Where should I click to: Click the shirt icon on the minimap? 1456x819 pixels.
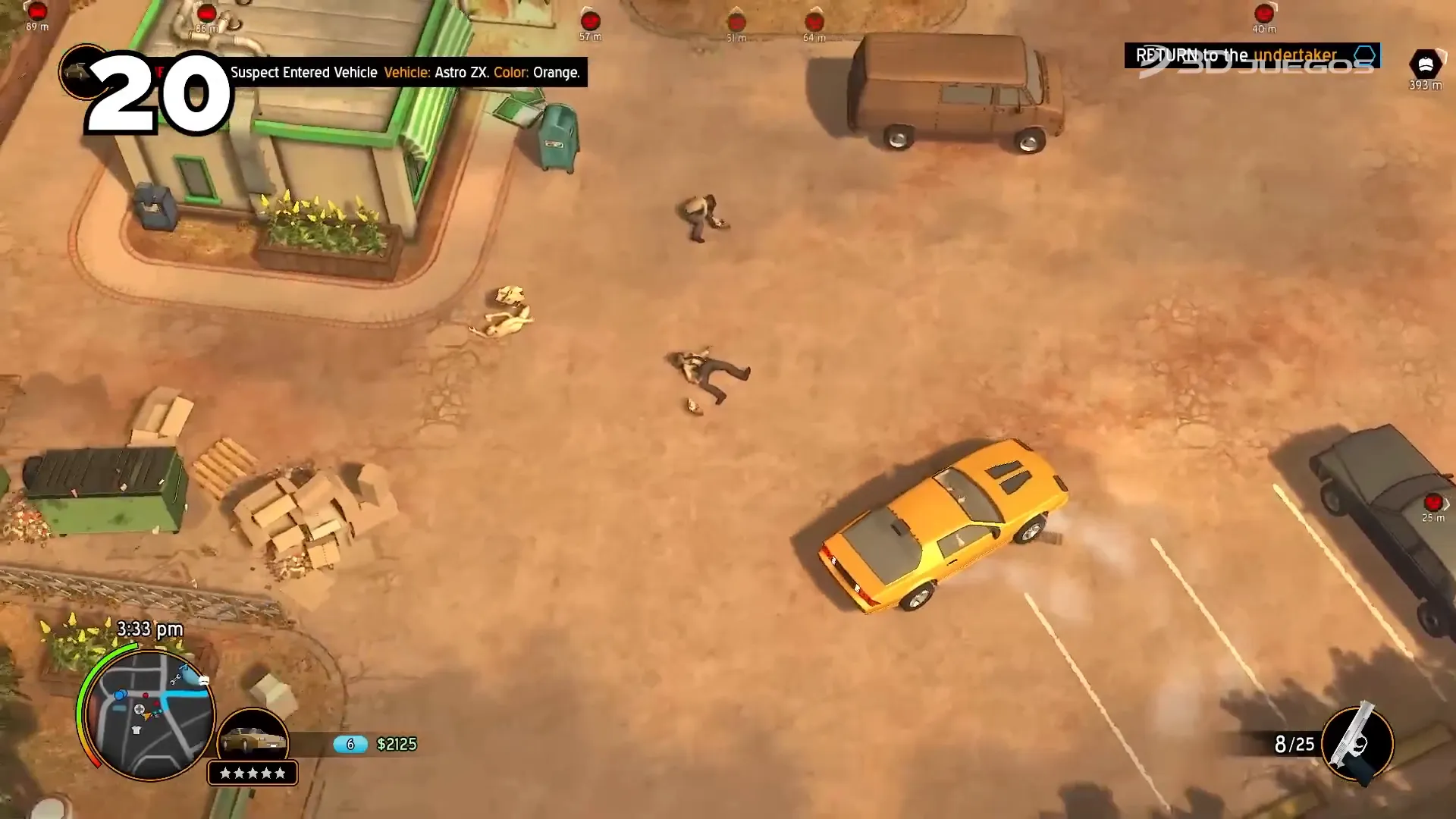point(136,730)
